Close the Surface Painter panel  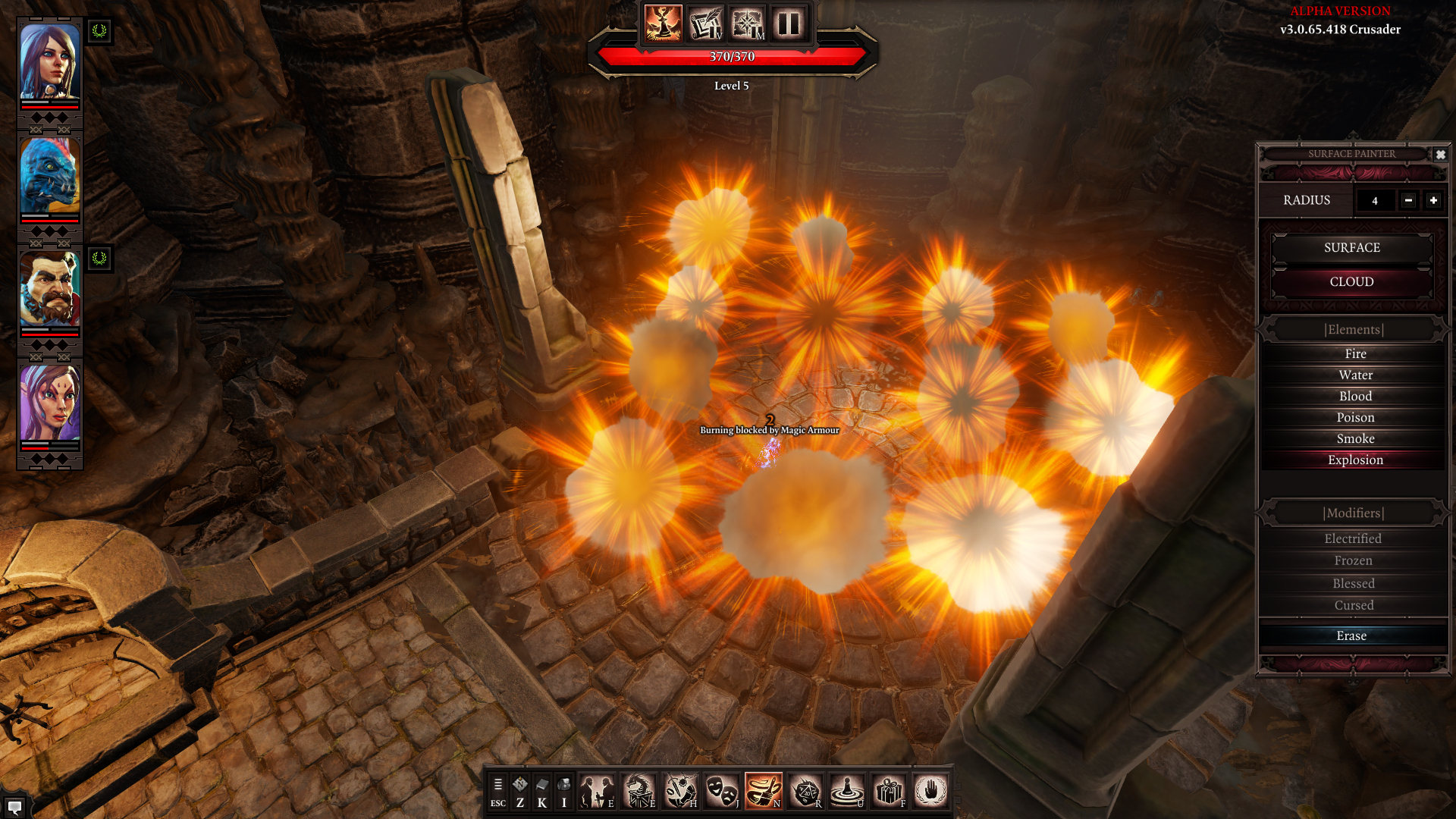coord(1440,155)
